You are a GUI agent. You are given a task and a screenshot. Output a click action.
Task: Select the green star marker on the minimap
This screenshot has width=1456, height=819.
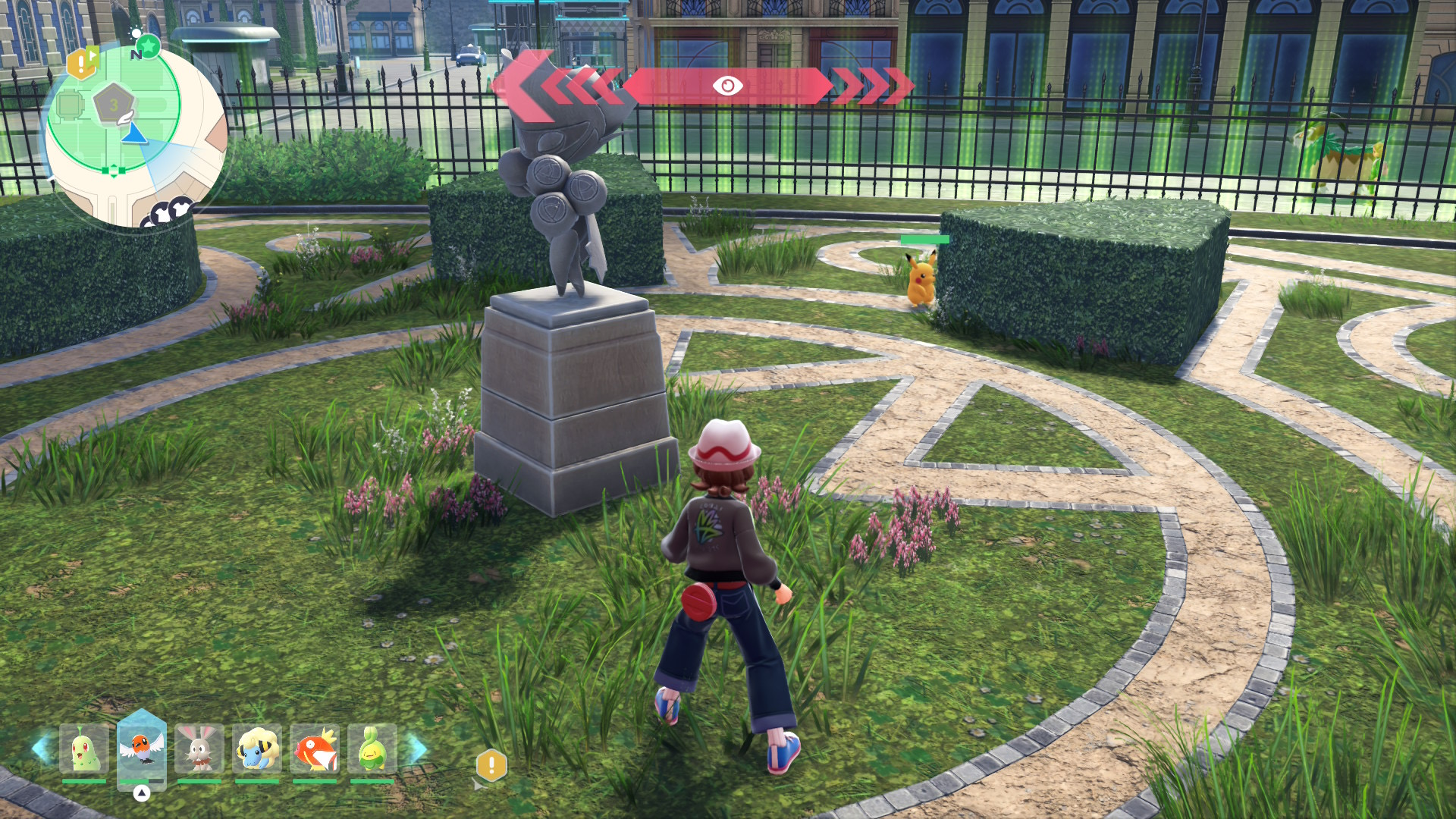pyautogui.click(x=149, y=47)
